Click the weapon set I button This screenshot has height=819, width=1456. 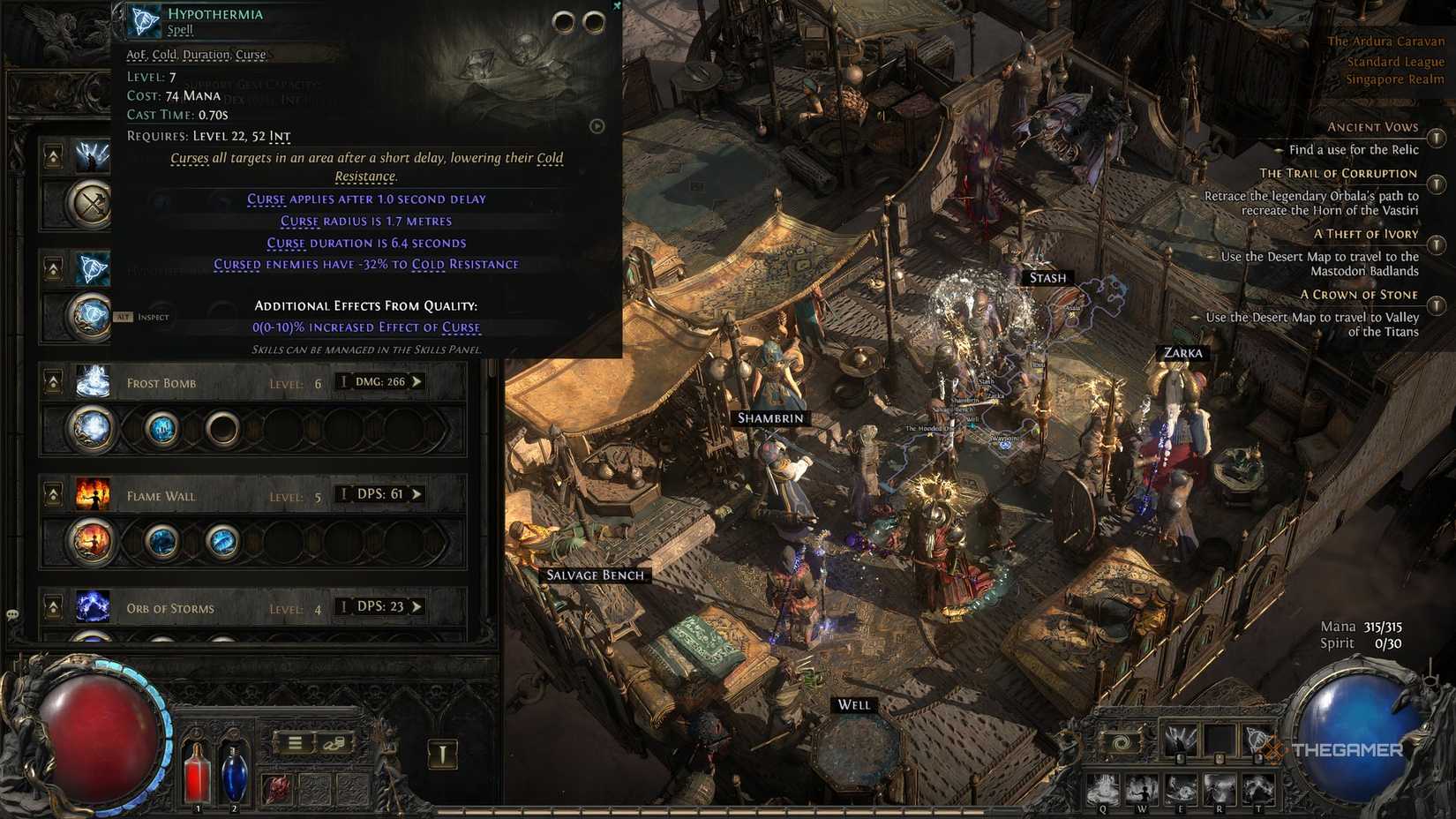coord(443,754)
